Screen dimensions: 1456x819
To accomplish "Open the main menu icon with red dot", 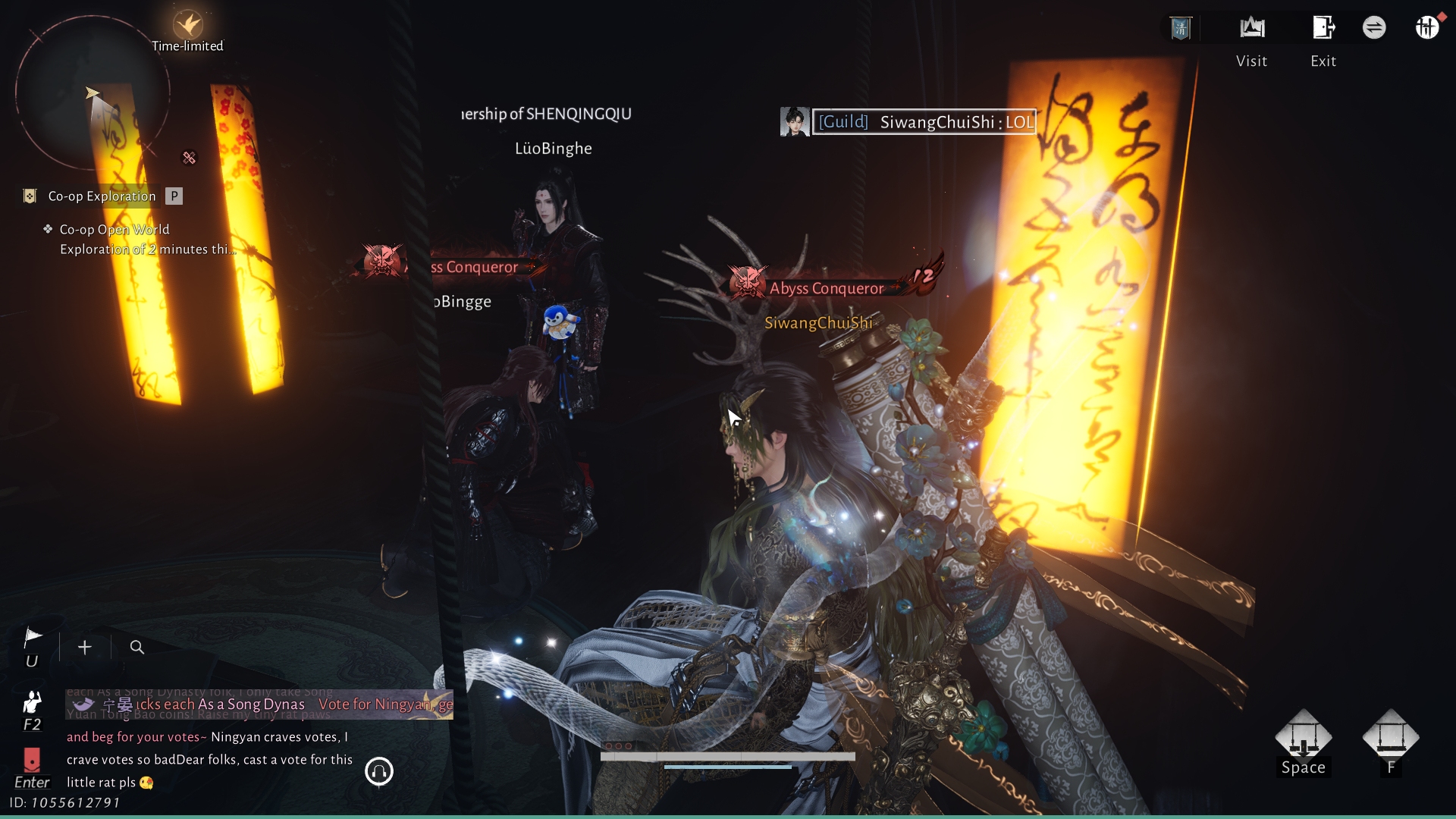I will coord(1427,28).
